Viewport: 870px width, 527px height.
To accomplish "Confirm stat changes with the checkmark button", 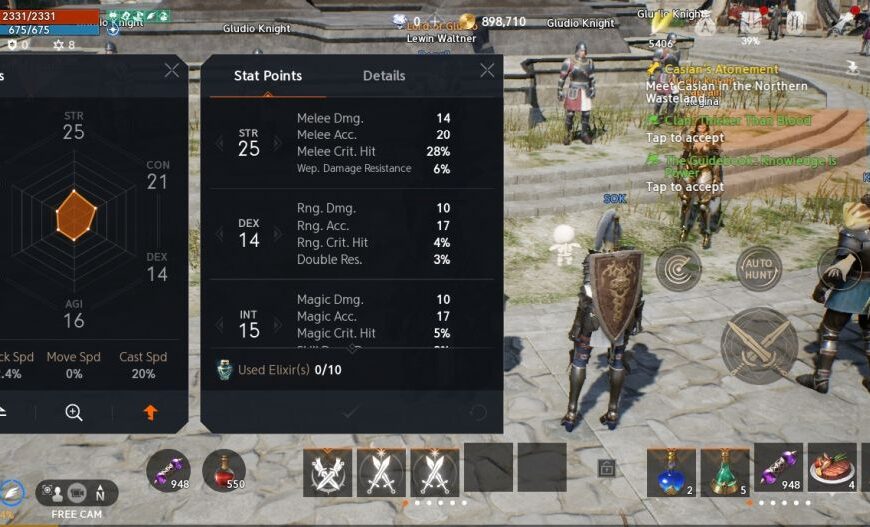I will [350, 412].
